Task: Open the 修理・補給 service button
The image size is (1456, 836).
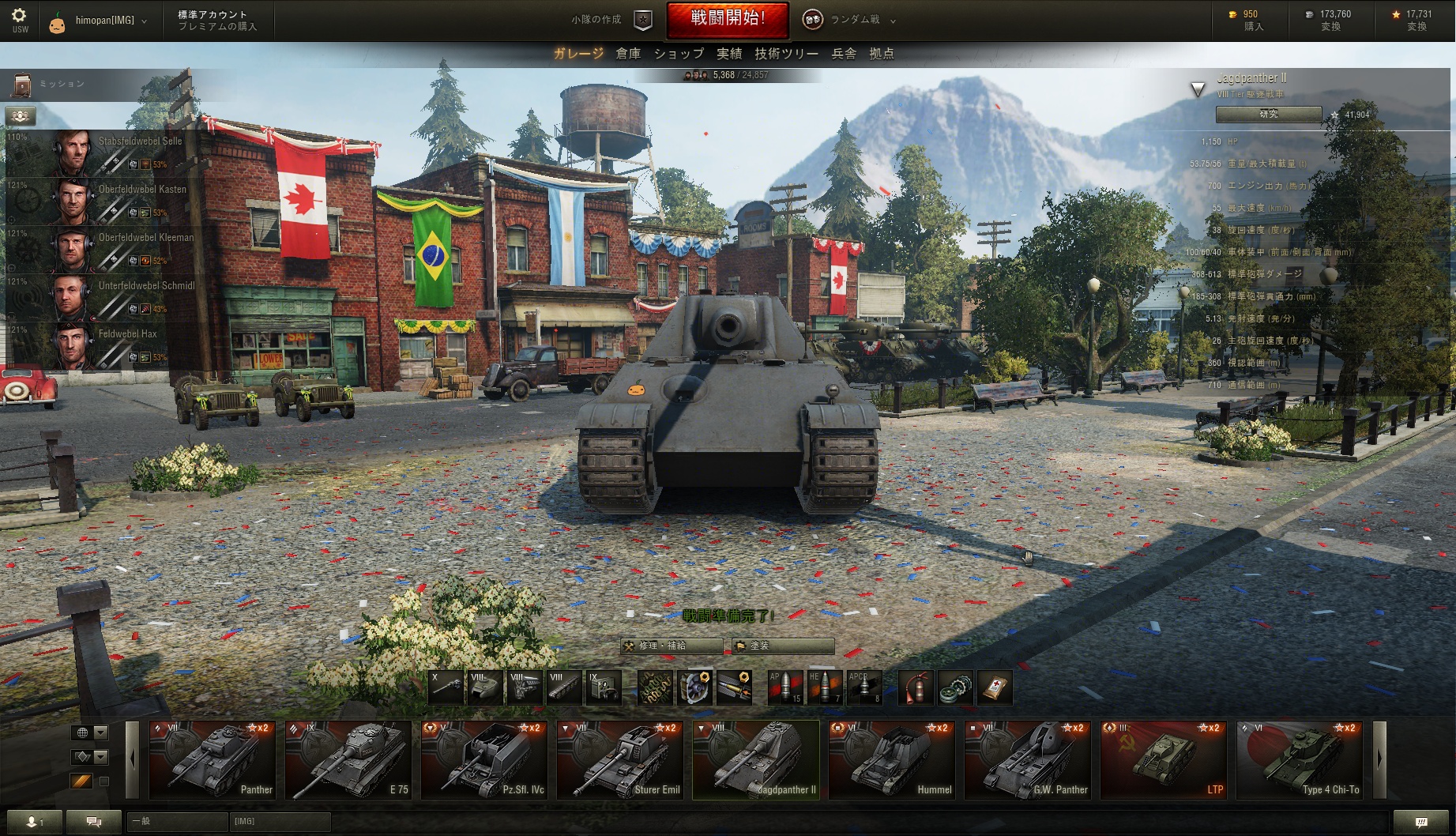Action: [x=671, y=646]
